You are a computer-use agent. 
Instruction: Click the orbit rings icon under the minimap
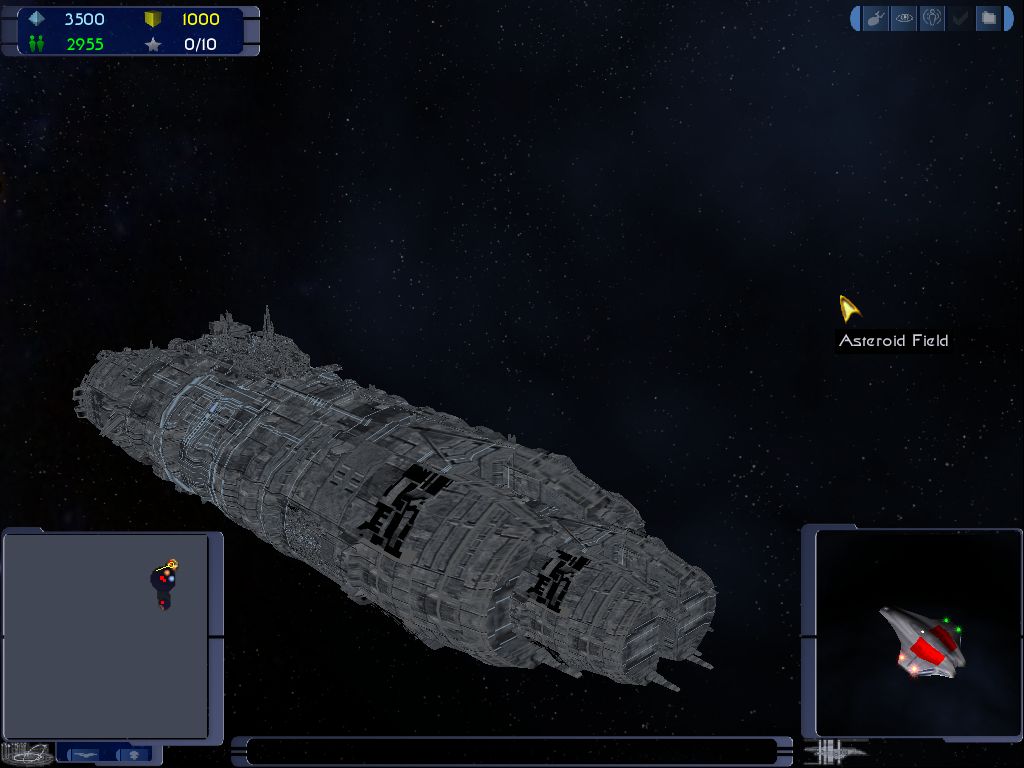[x=27, y=753]
